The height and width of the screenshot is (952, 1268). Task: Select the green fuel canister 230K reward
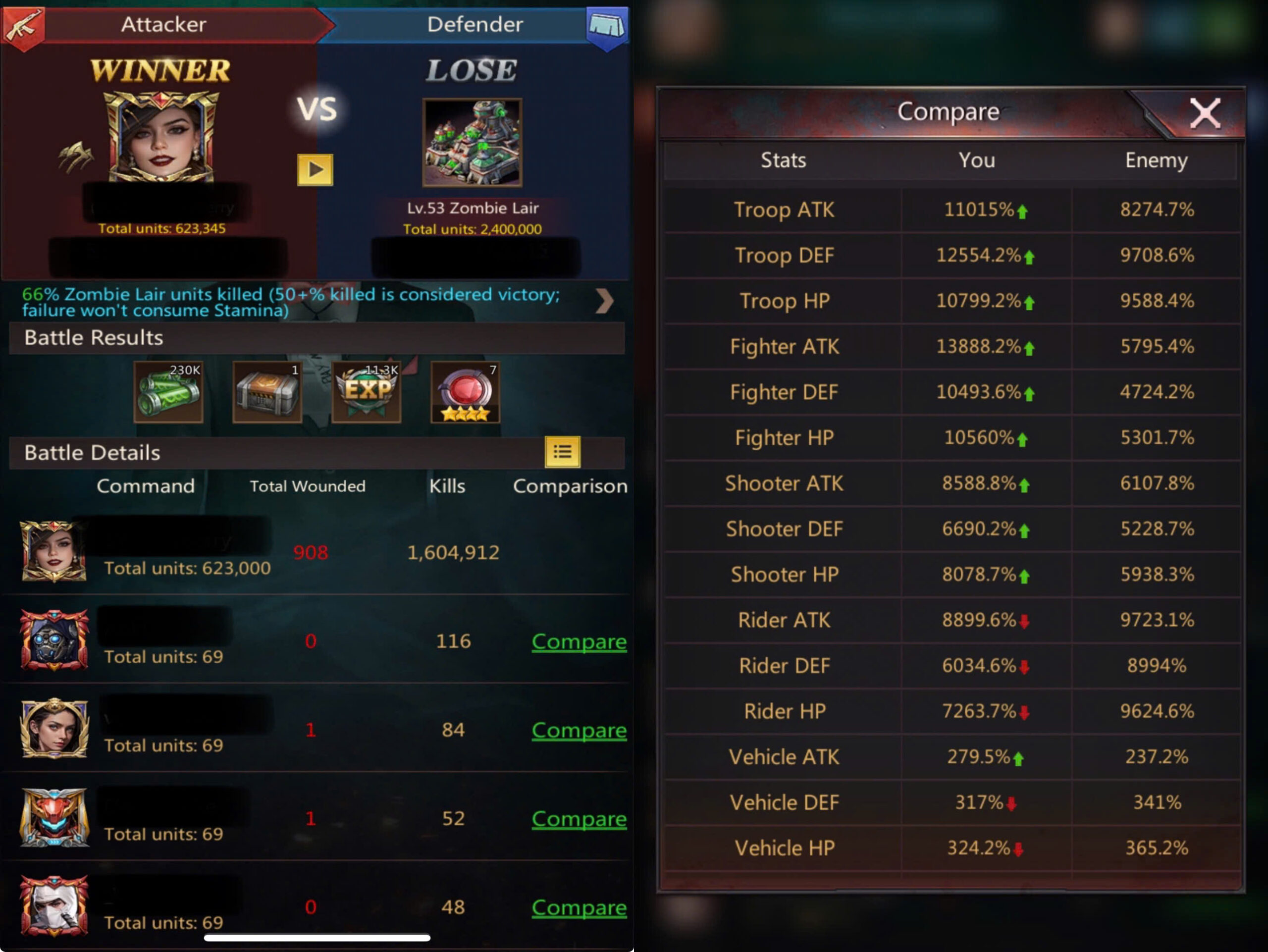[x=168, y=393]
